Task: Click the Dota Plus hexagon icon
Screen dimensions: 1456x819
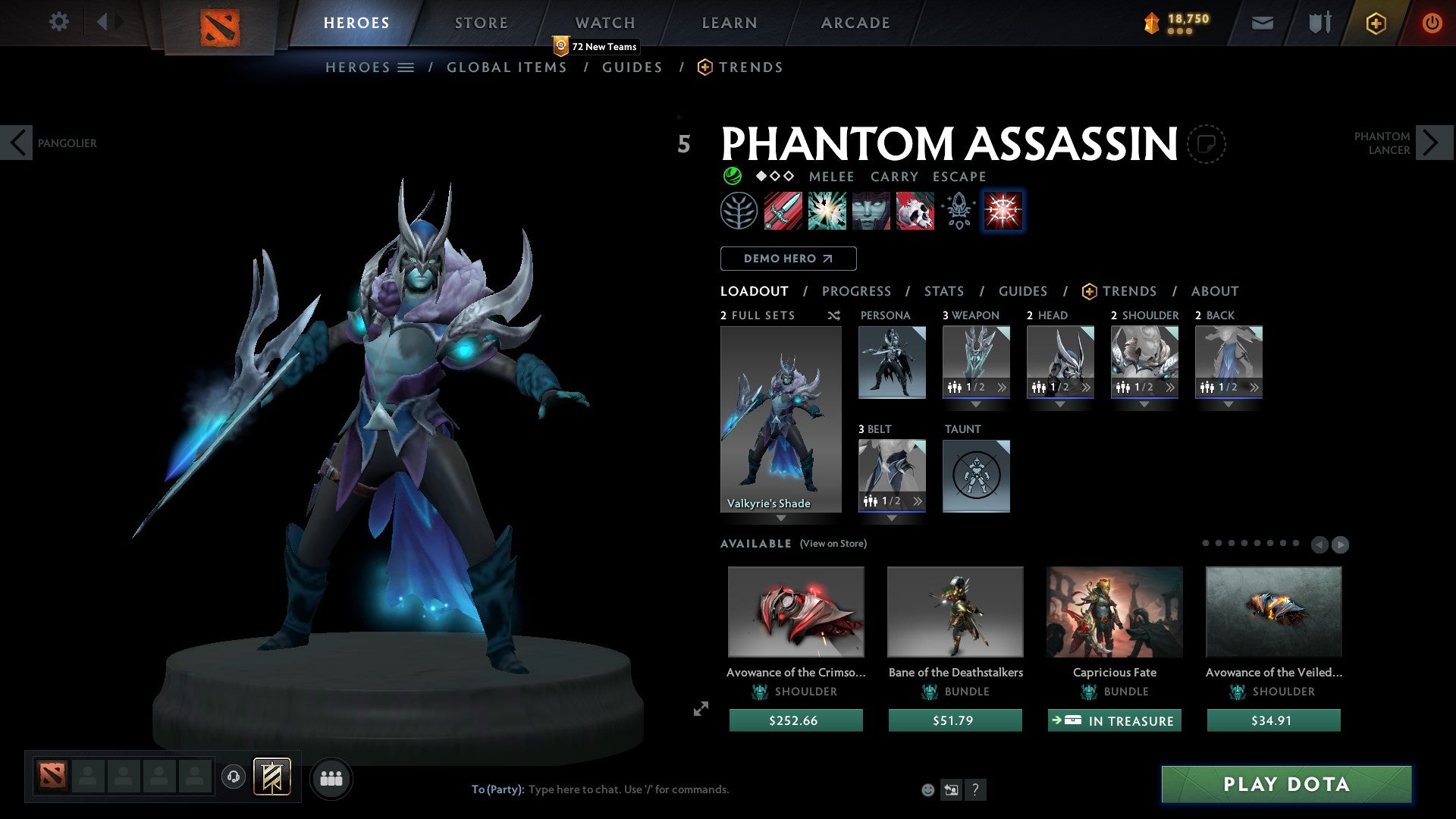Action: pyautogui.click(x=1375, y=23)
